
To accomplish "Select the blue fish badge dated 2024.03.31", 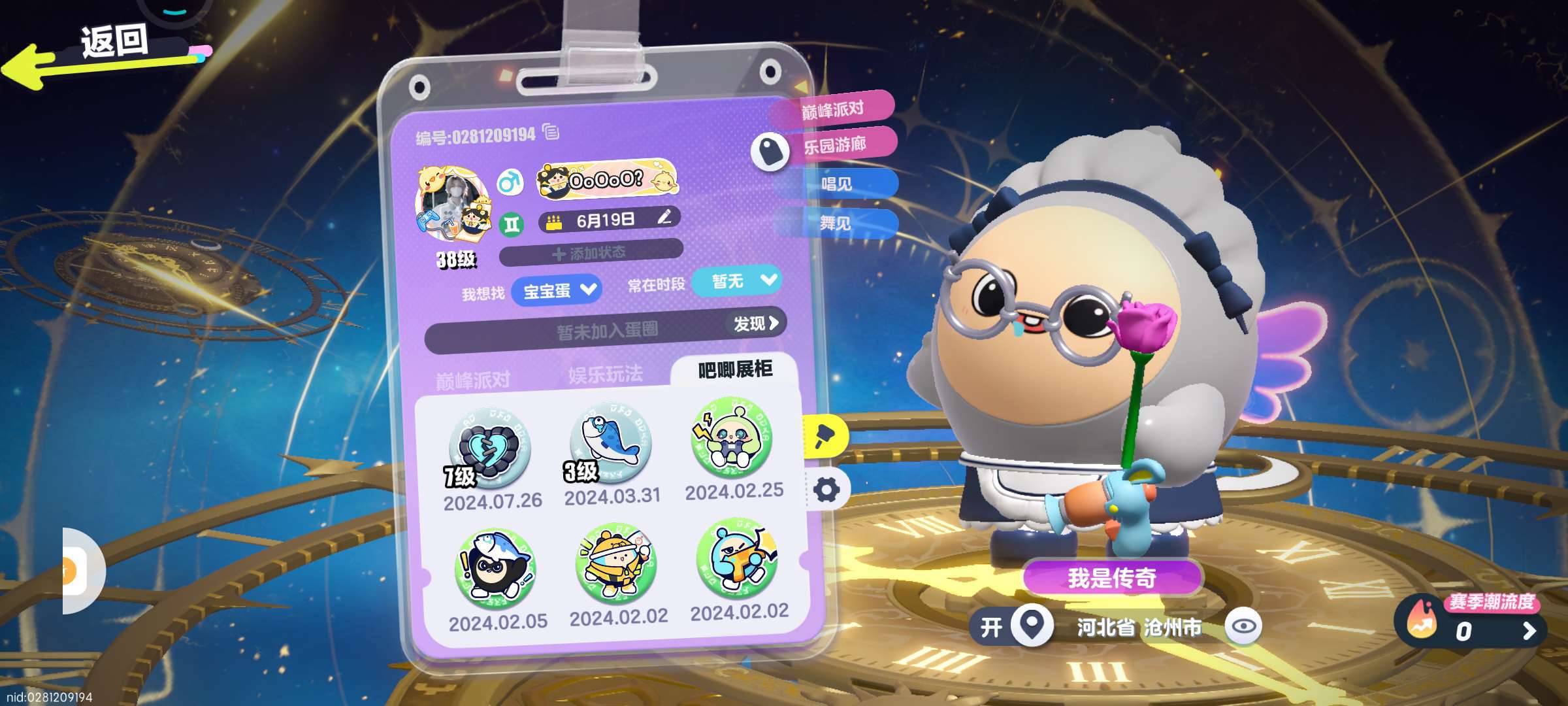I will pyautogui.click(x=610, y=443).
